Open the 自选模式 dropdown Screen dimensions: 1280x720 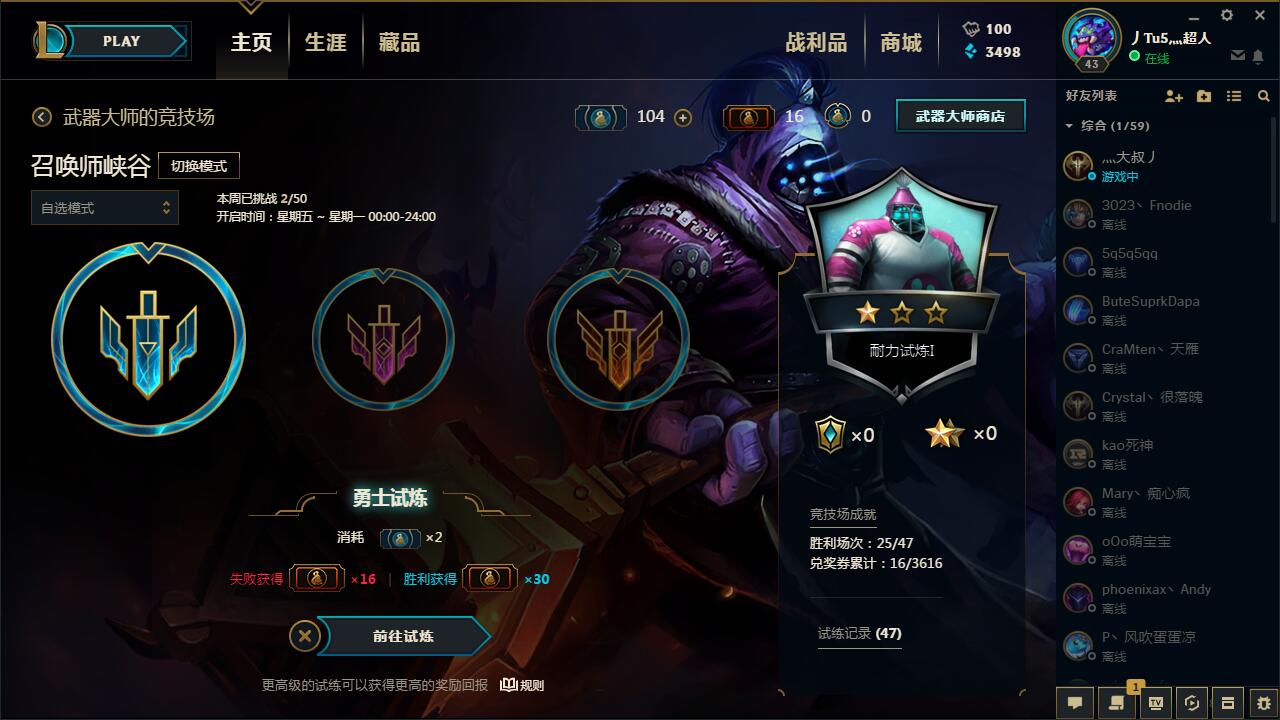(x=104, y=208)
